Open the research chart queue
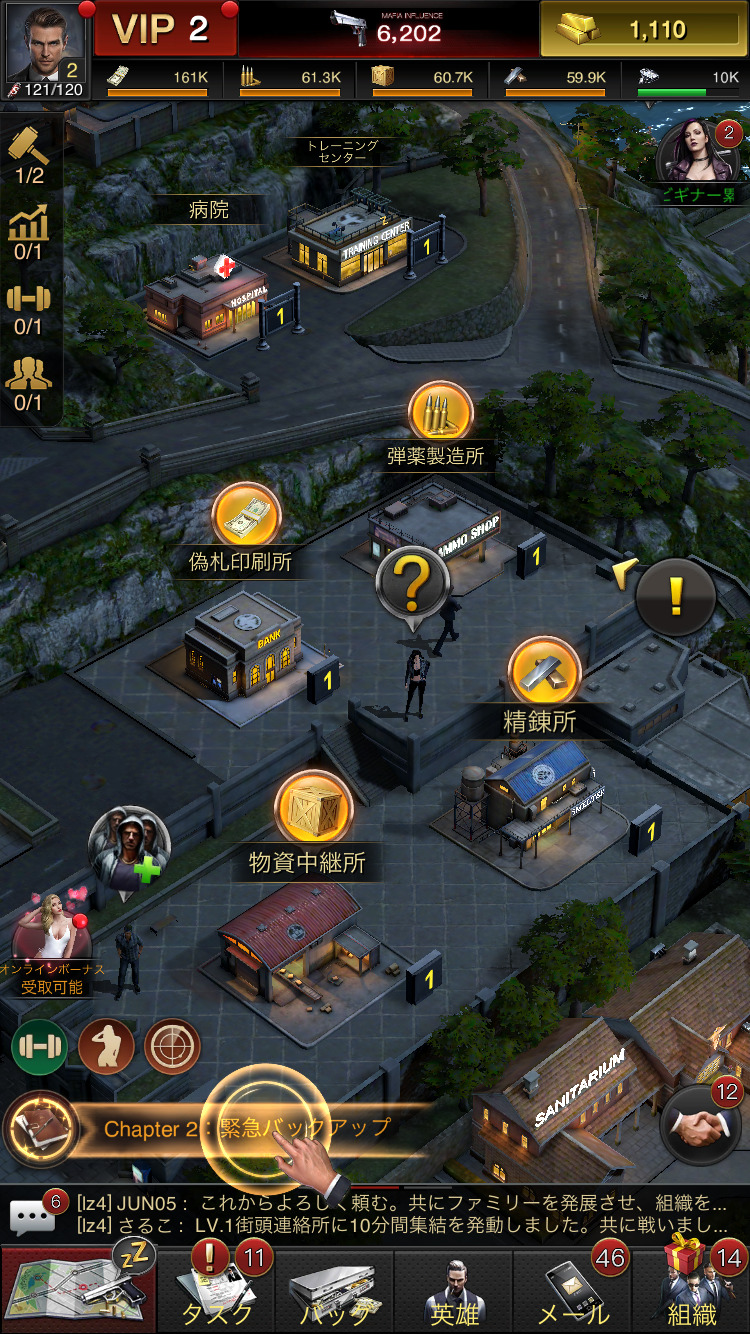The width and height of the screenshot is (750, 1334). [x=28, y=234]
